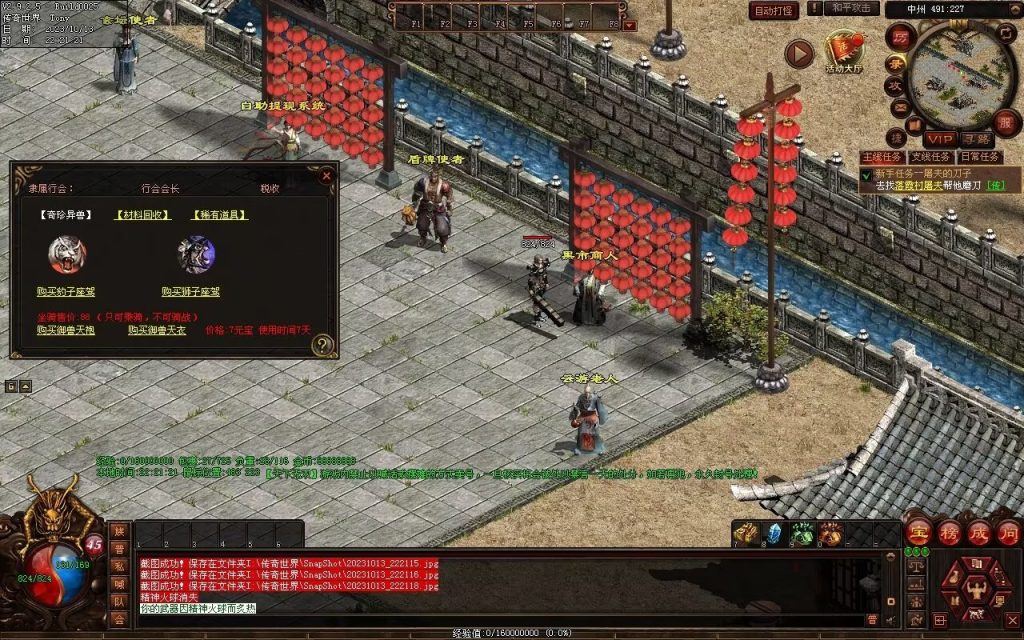Select the 购买狮子座驾 purchase link
This screenshot has height=640, width=1024.
pyautogui.click(x=191, y=292)
